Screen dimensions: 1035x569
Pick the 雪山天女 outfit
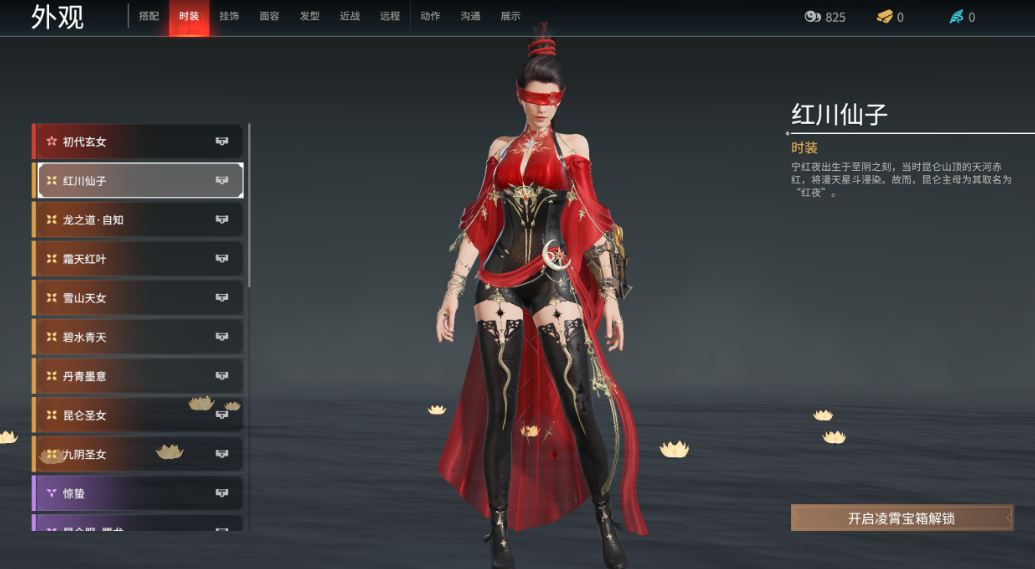139,298
